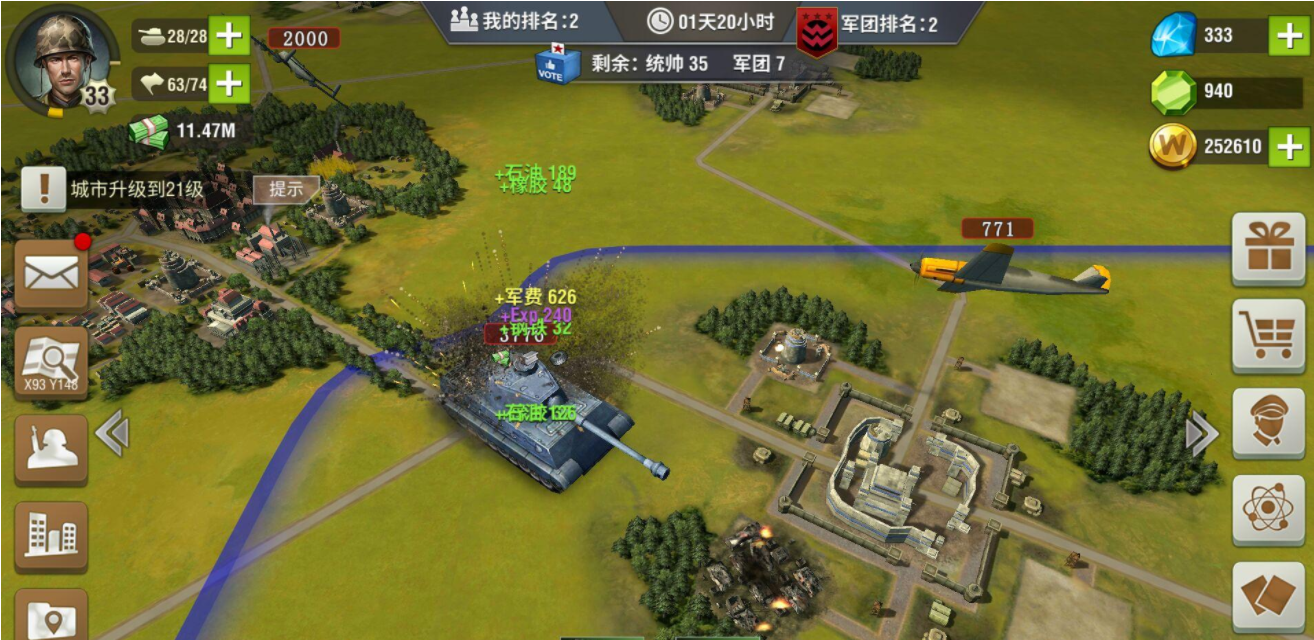Open the atom research technology menu

point(1268,509)
